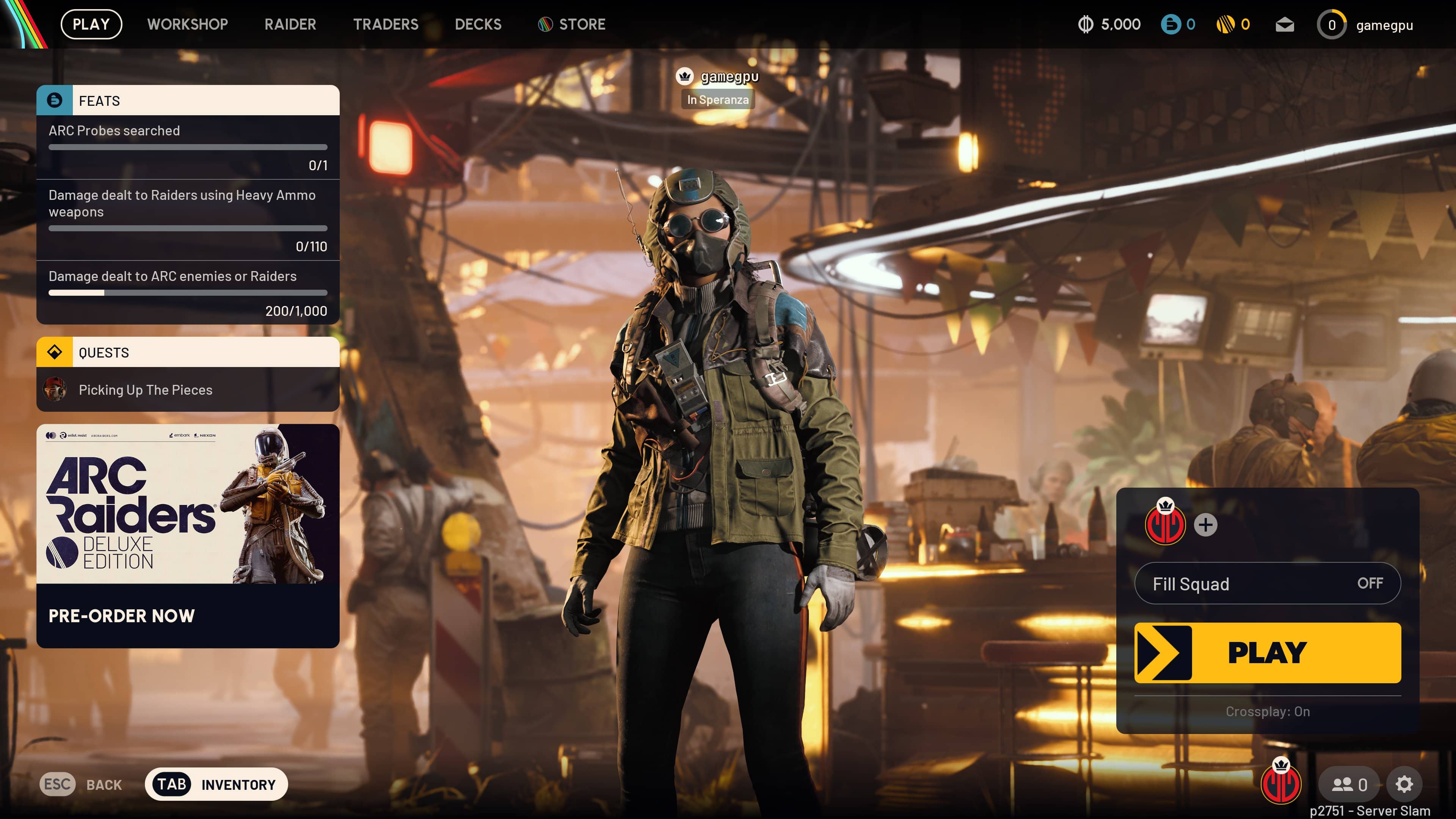Open the Quests panel header
1456x819 pixels.
(188, 352)
